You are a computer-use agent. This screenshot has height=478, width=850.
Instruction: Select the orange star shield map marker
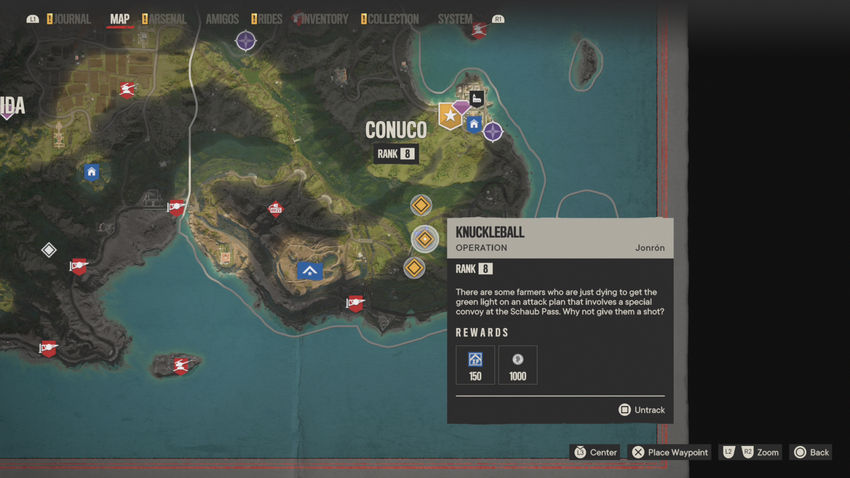(450, 117)
